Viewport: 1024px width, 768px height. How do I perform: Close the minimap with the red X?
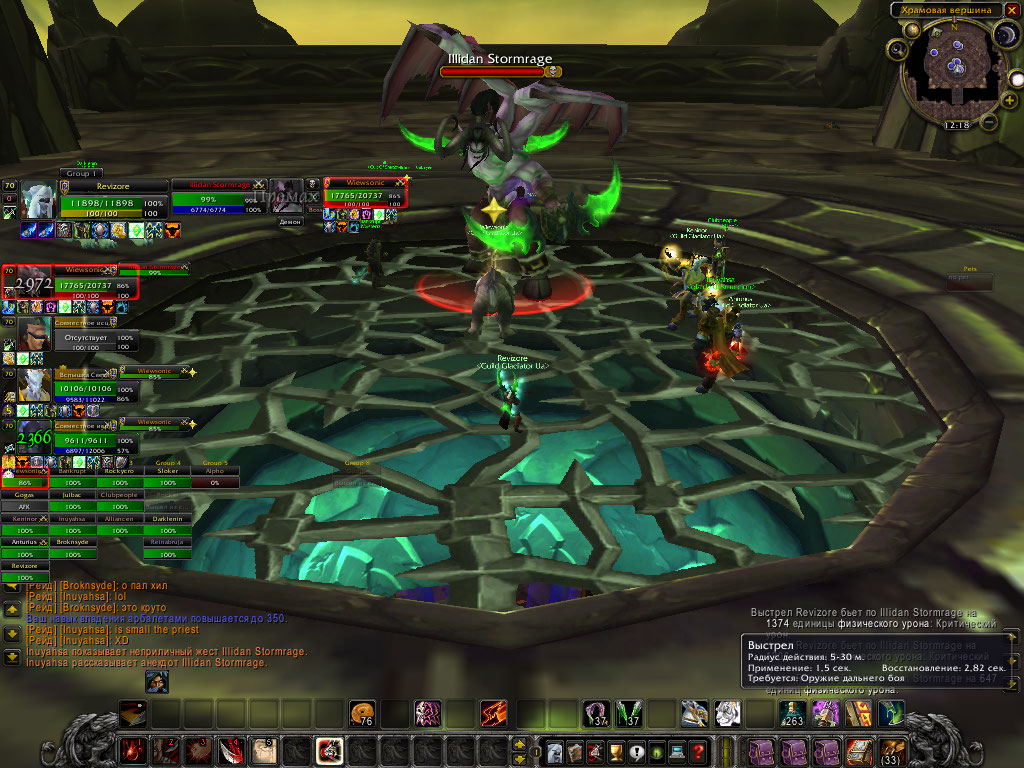[x=1011, y=10]
